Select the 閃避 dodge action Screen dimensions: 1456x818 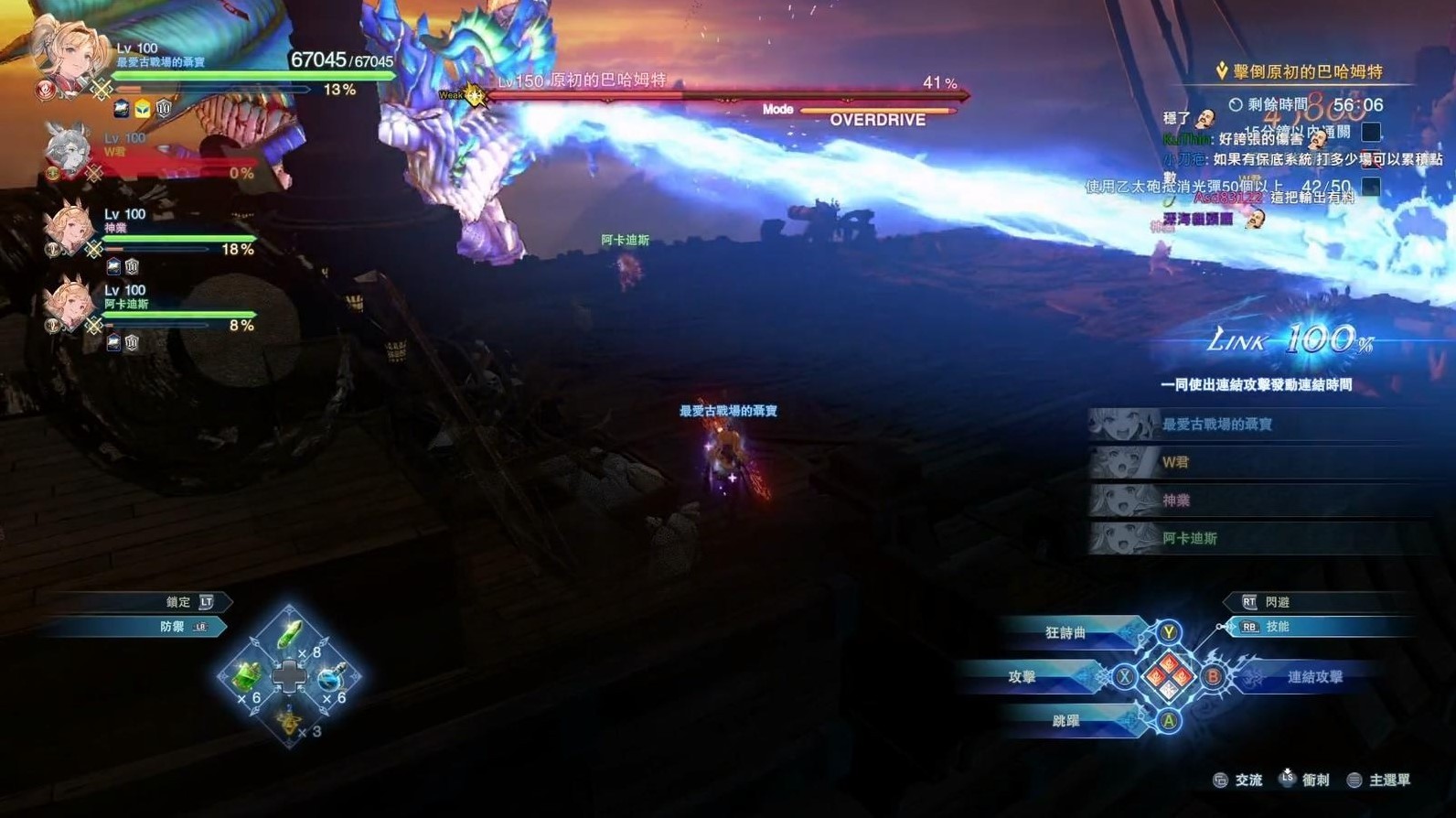pos(1277,602)
